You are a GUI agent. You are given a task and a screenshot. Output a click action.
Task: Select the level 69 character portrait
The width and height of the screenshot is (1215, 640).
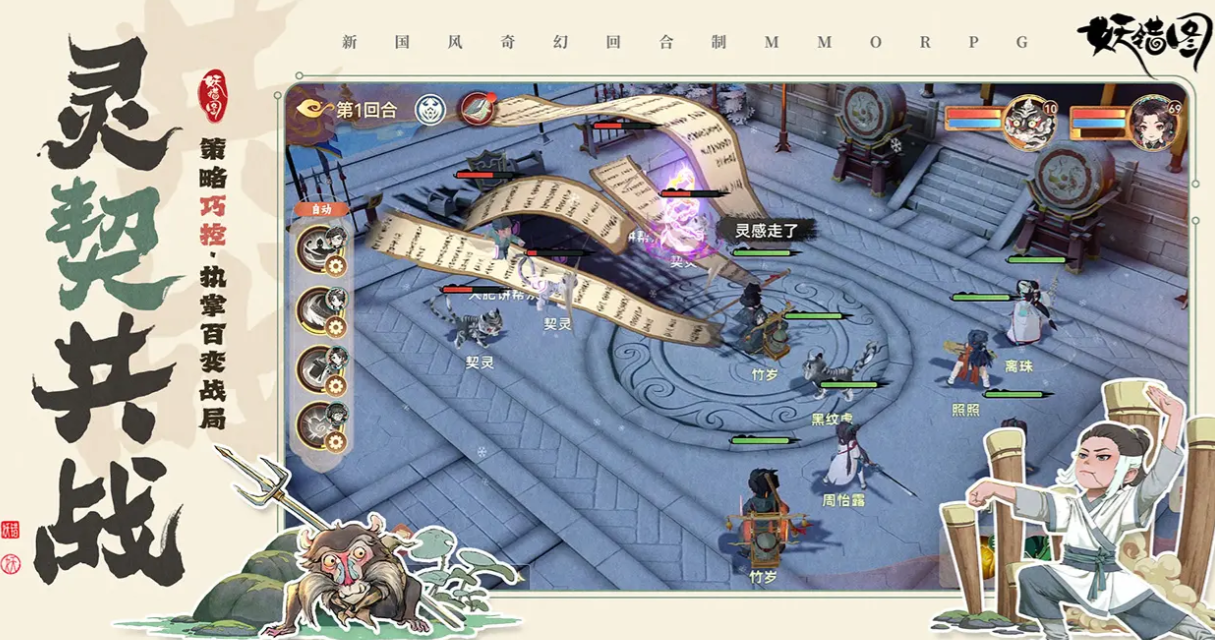tap(1154, 122)
